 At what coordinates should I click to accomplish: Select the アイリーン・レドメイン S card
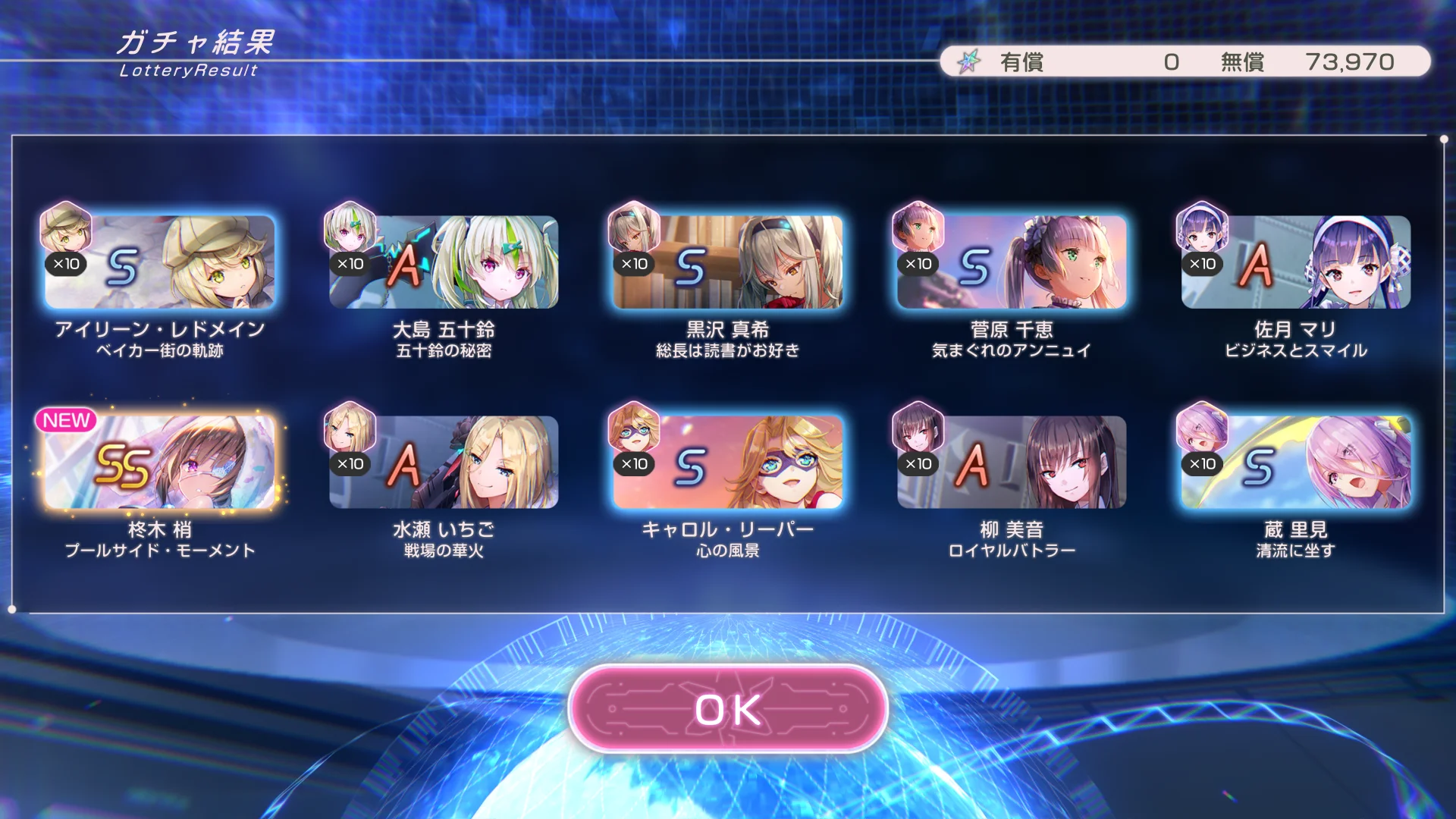click(159, 262)
